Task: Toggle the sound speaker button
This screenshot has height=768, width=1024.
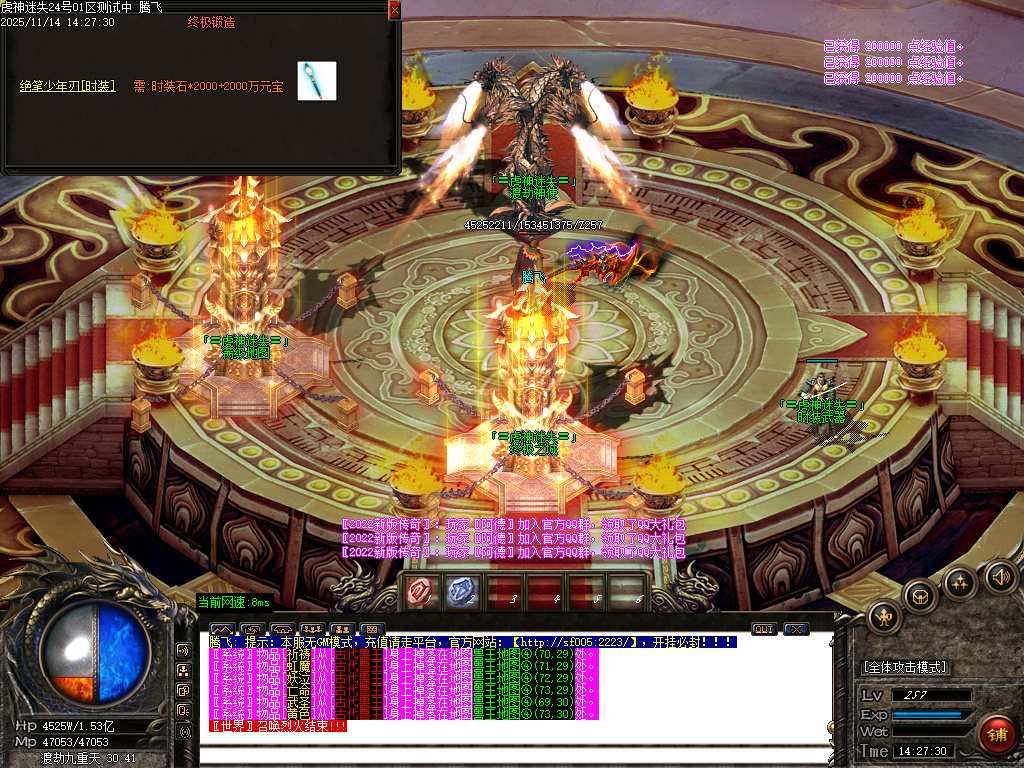Action: (x=998, y=575)
